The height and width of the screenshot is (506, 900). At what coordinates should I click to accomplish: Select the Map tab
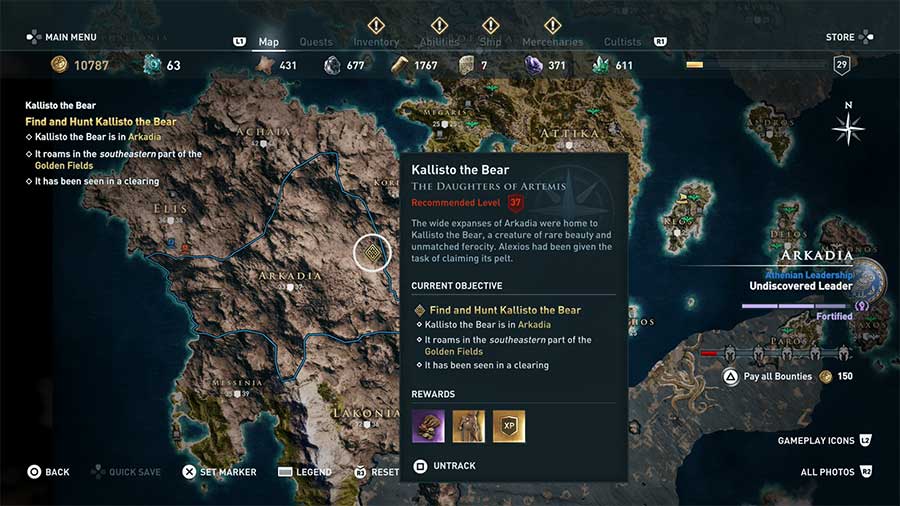(268, 42)
